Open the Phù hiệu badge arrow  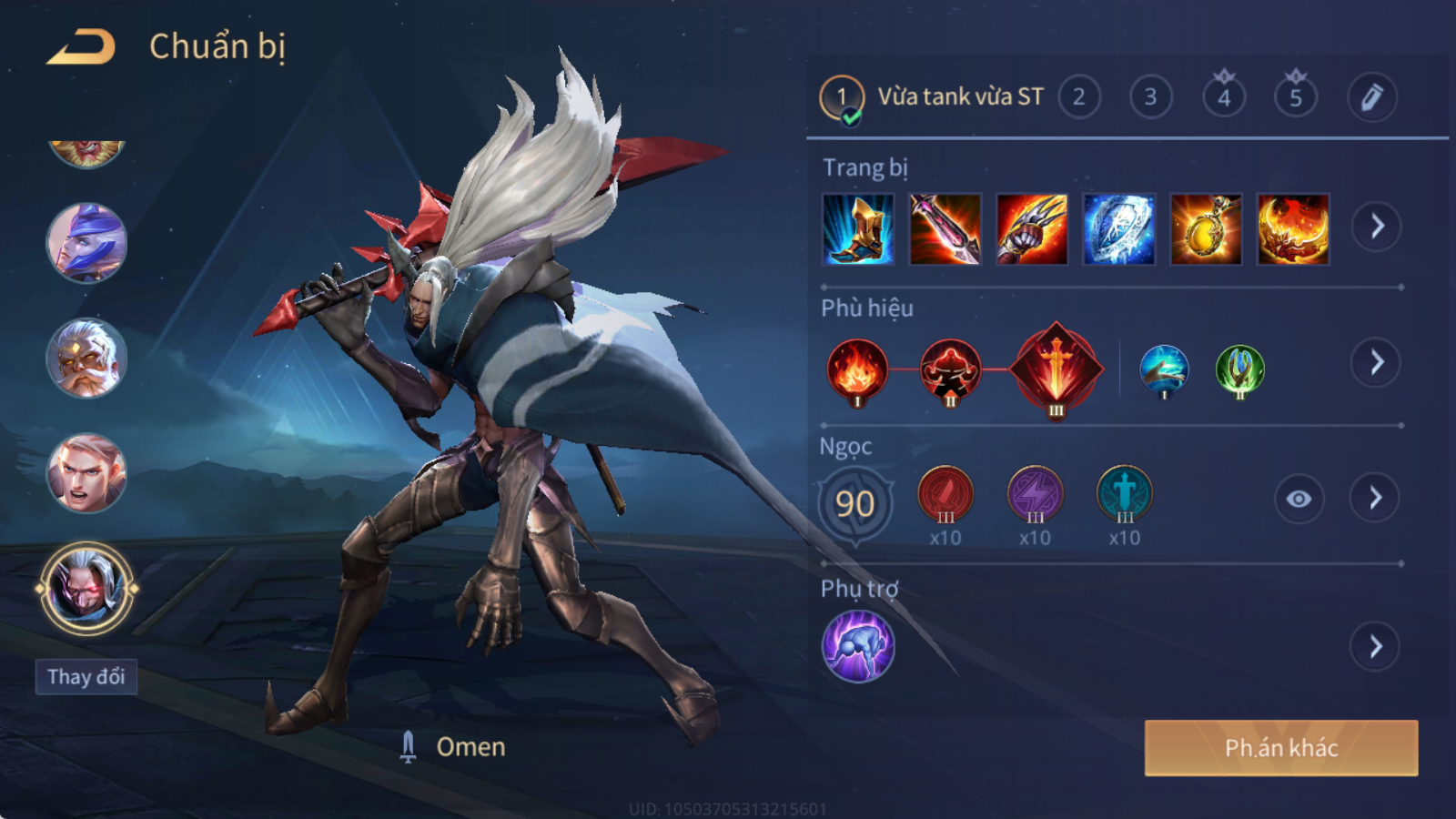tap(1376, 363)
